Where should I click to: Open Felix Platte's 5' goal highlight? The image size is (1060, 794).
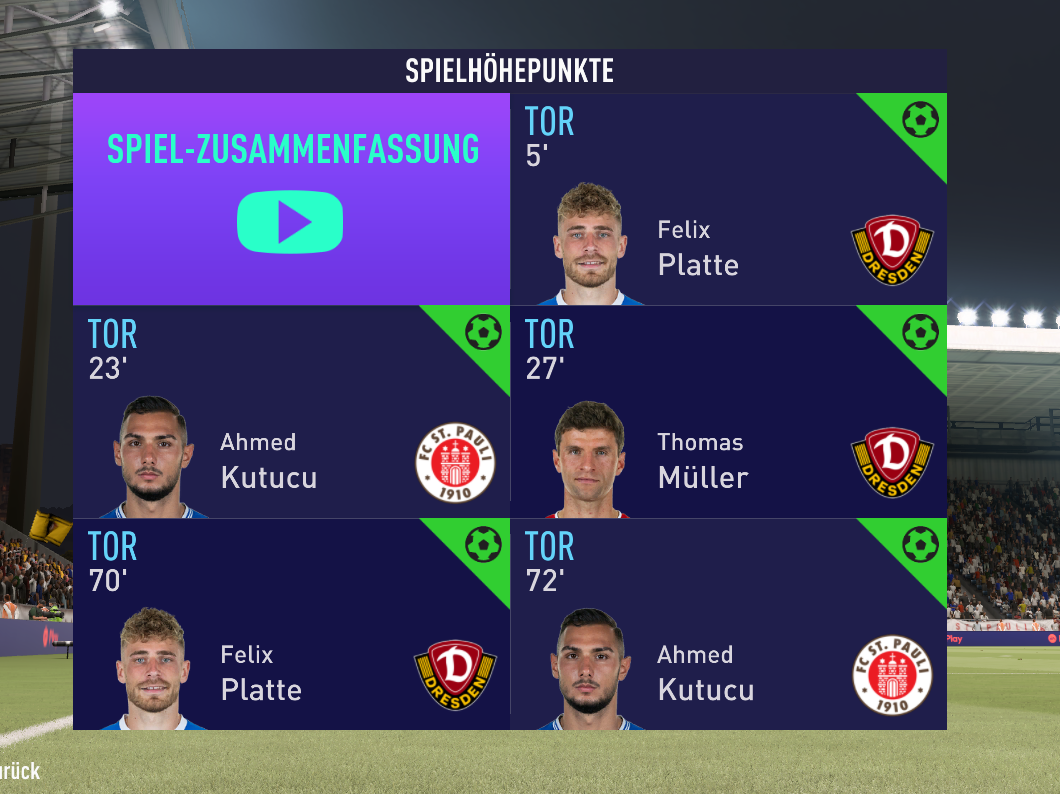(728, 200)
